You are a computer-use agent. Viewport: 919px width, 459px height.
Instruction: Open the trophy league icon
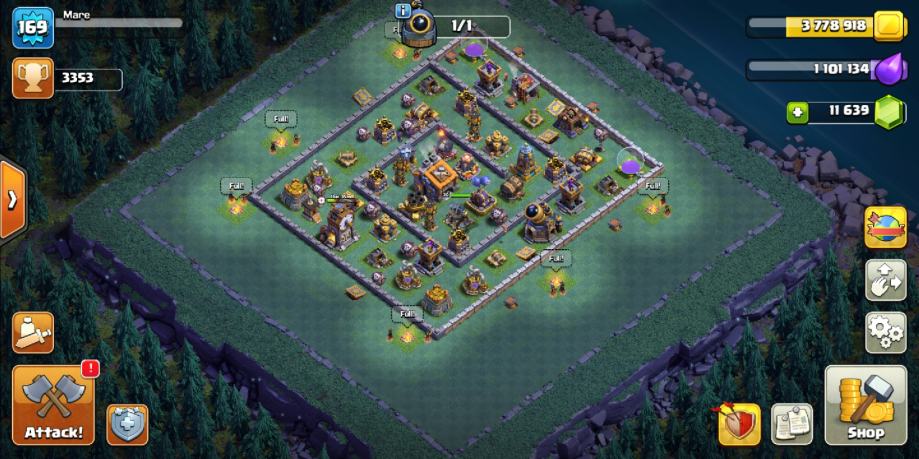point(32,79)
